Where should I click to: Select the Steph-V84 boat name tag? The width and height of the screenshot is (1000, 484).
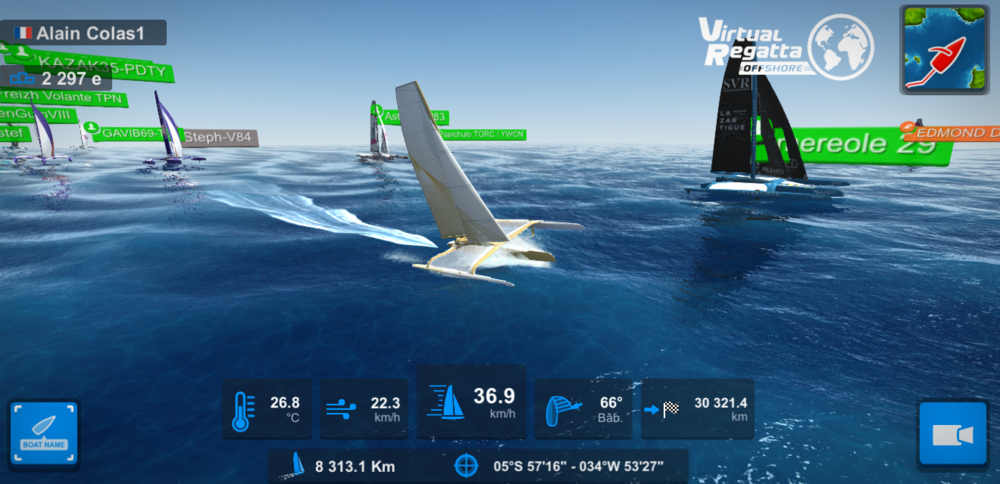coord(218,138)
